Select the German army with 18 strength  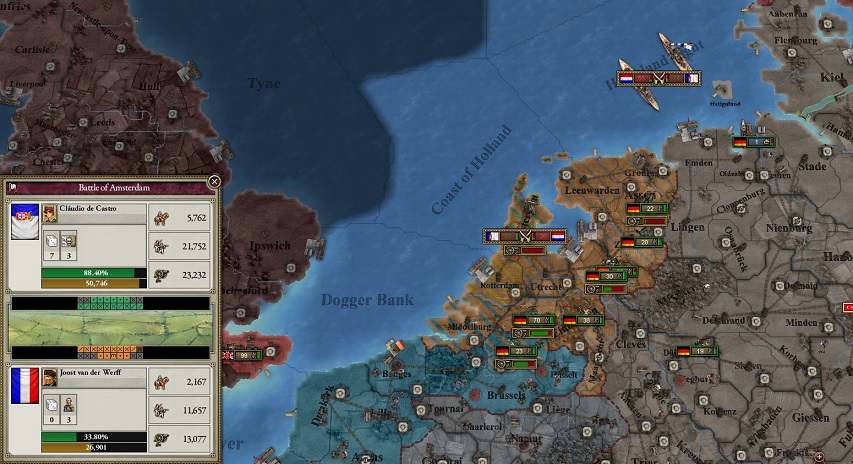click(696, 351)
